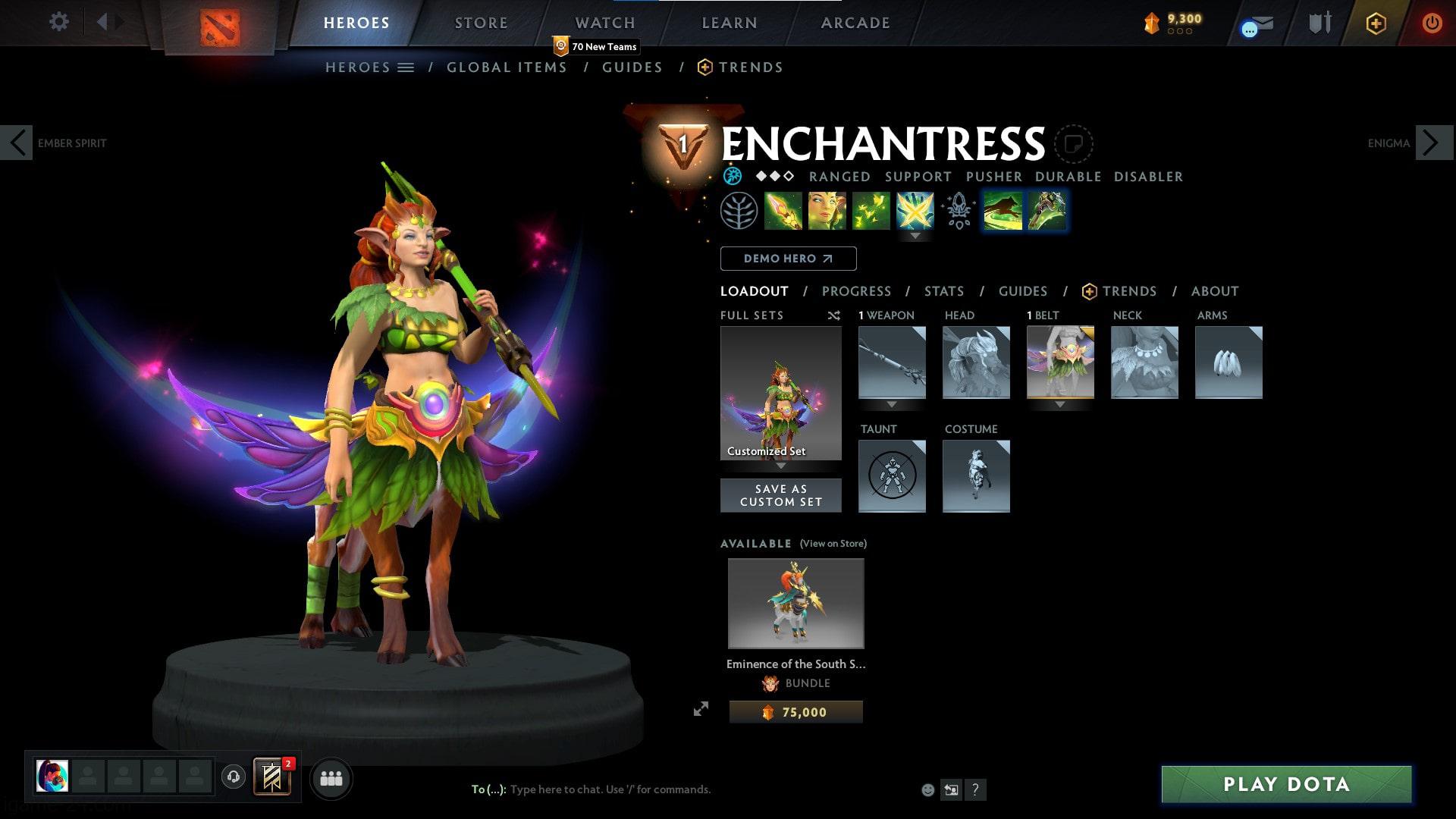The width and height of the screenshot is (1456, 819).
Task: Open the About section
Action: 1214,291
